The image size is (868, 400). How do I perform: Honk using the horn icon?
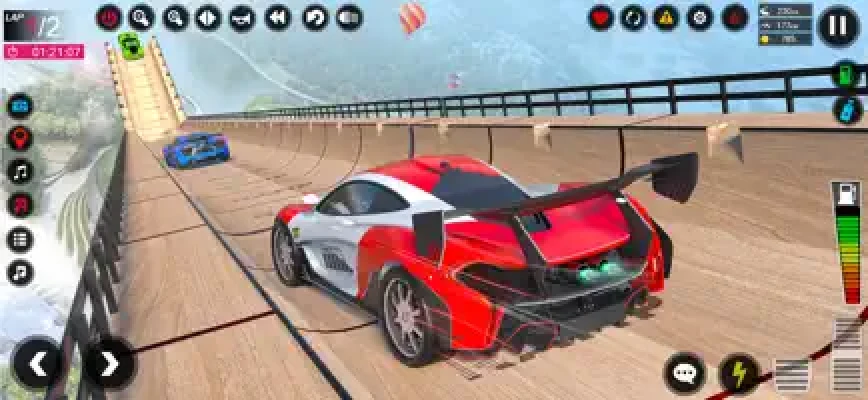242,17
